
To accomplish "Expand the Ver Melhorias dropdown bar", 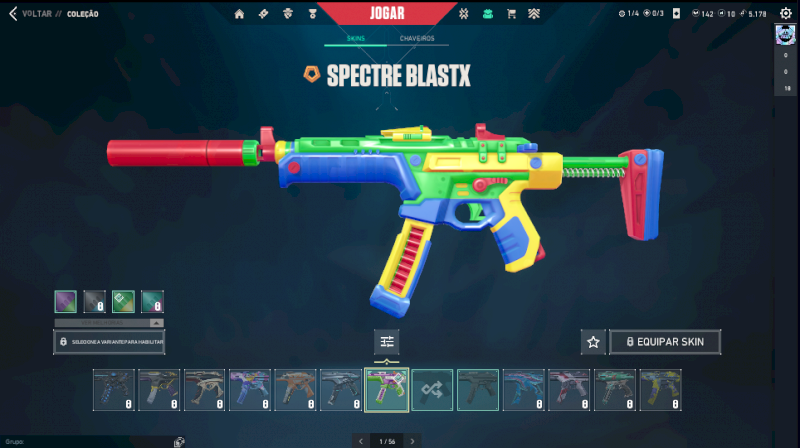I will pyautogui.click(x=109, y=323).
